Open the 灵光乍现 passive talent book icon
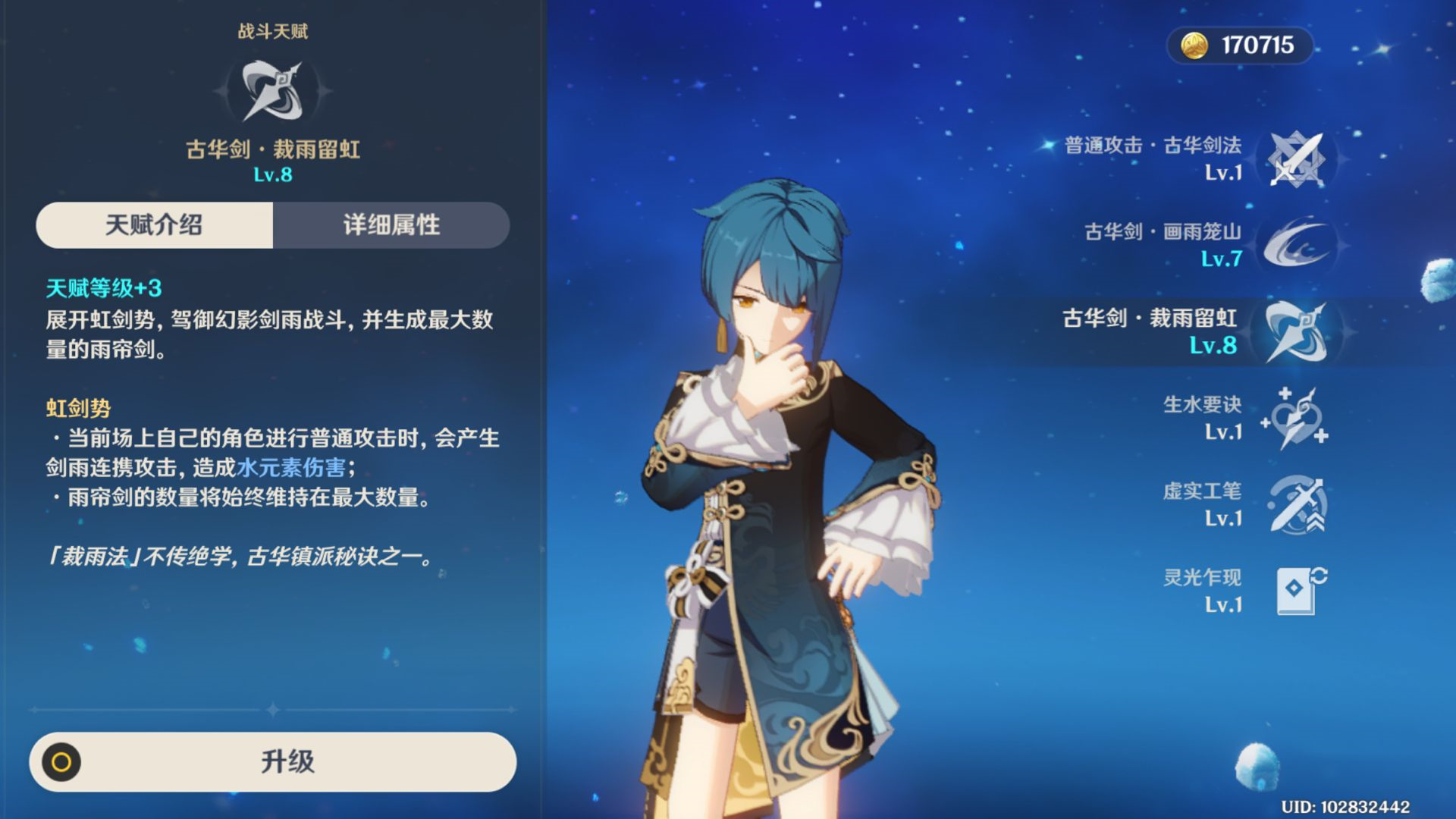Screen dimensions: 1456x819 tap(1299, 591)
